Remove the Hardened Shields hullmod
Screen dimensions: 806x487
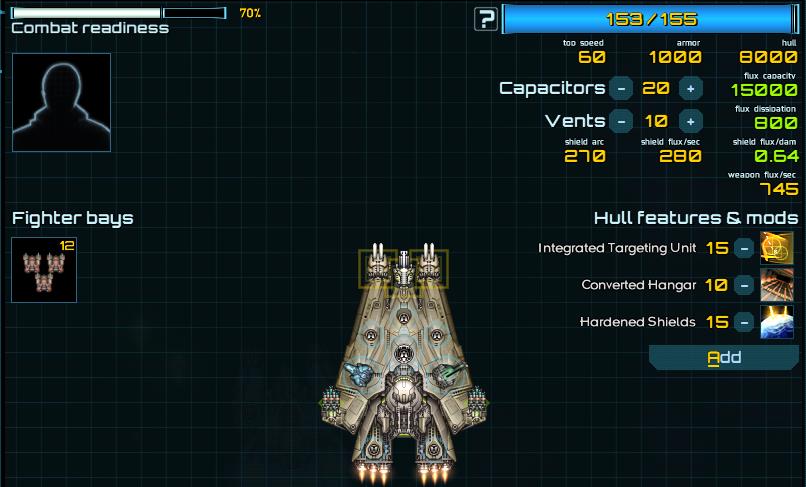[744, 322]
